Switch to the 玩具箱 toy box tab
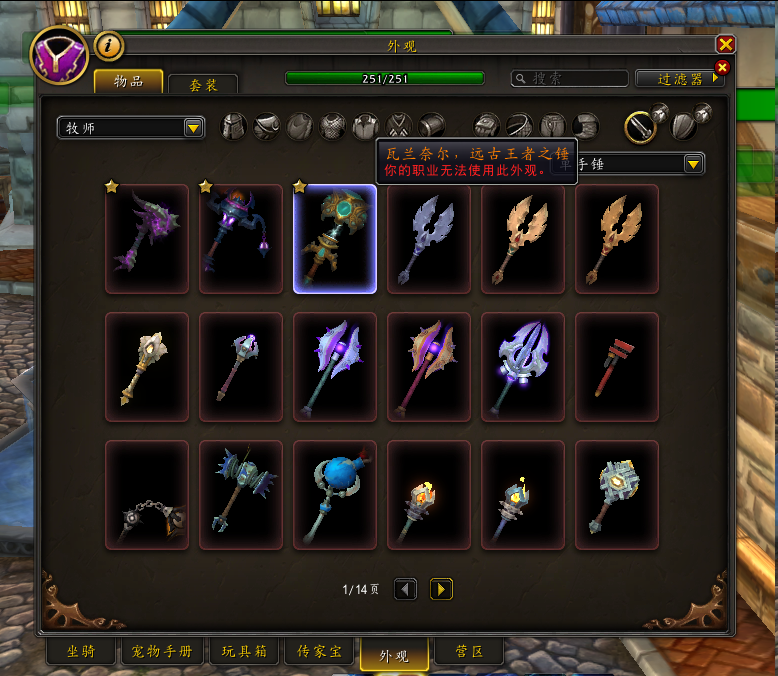Screen dimensions: 778x676 click(244, 652)
